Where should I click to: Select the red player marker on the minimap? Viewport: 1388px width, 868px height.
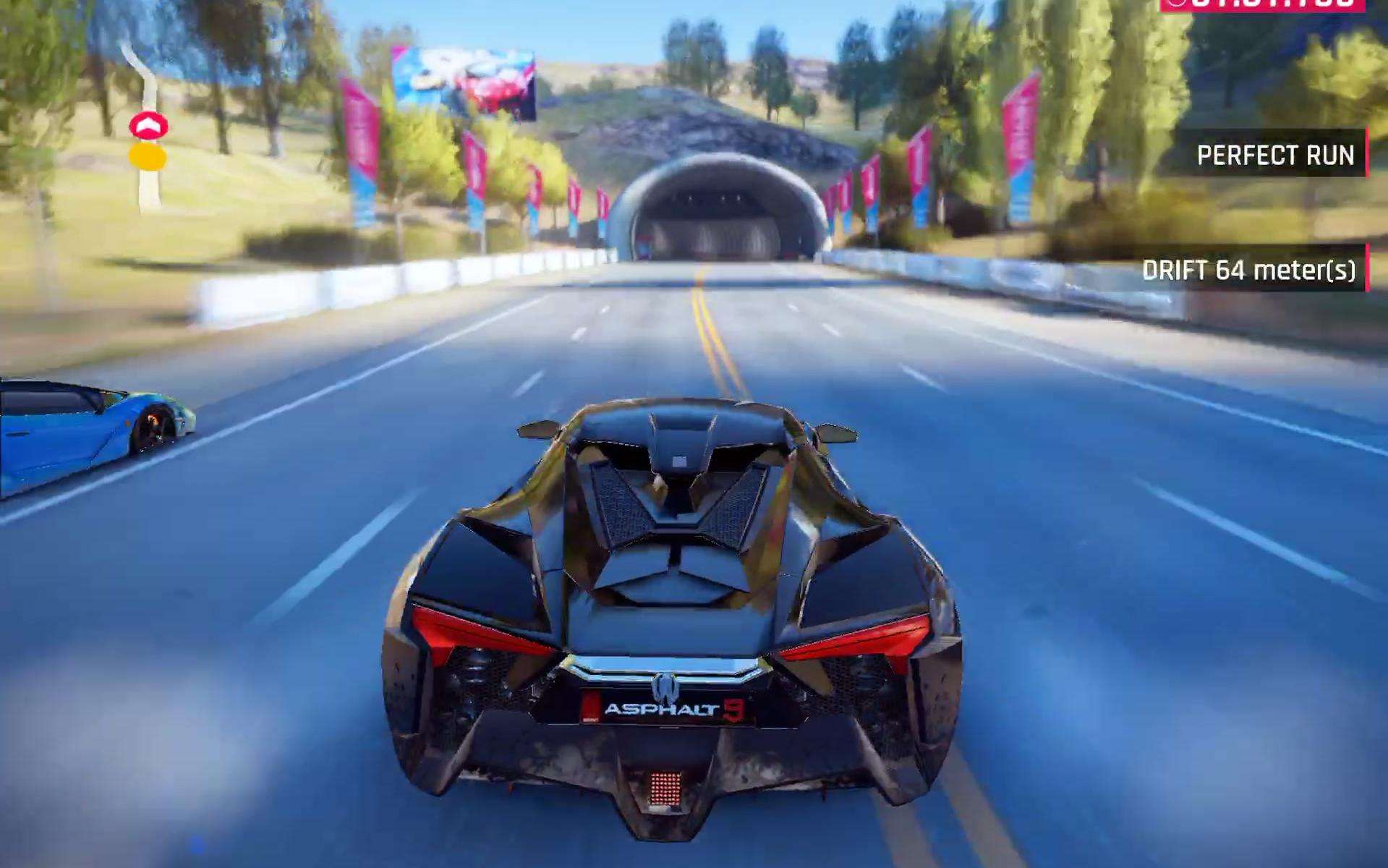pos(148,126)
